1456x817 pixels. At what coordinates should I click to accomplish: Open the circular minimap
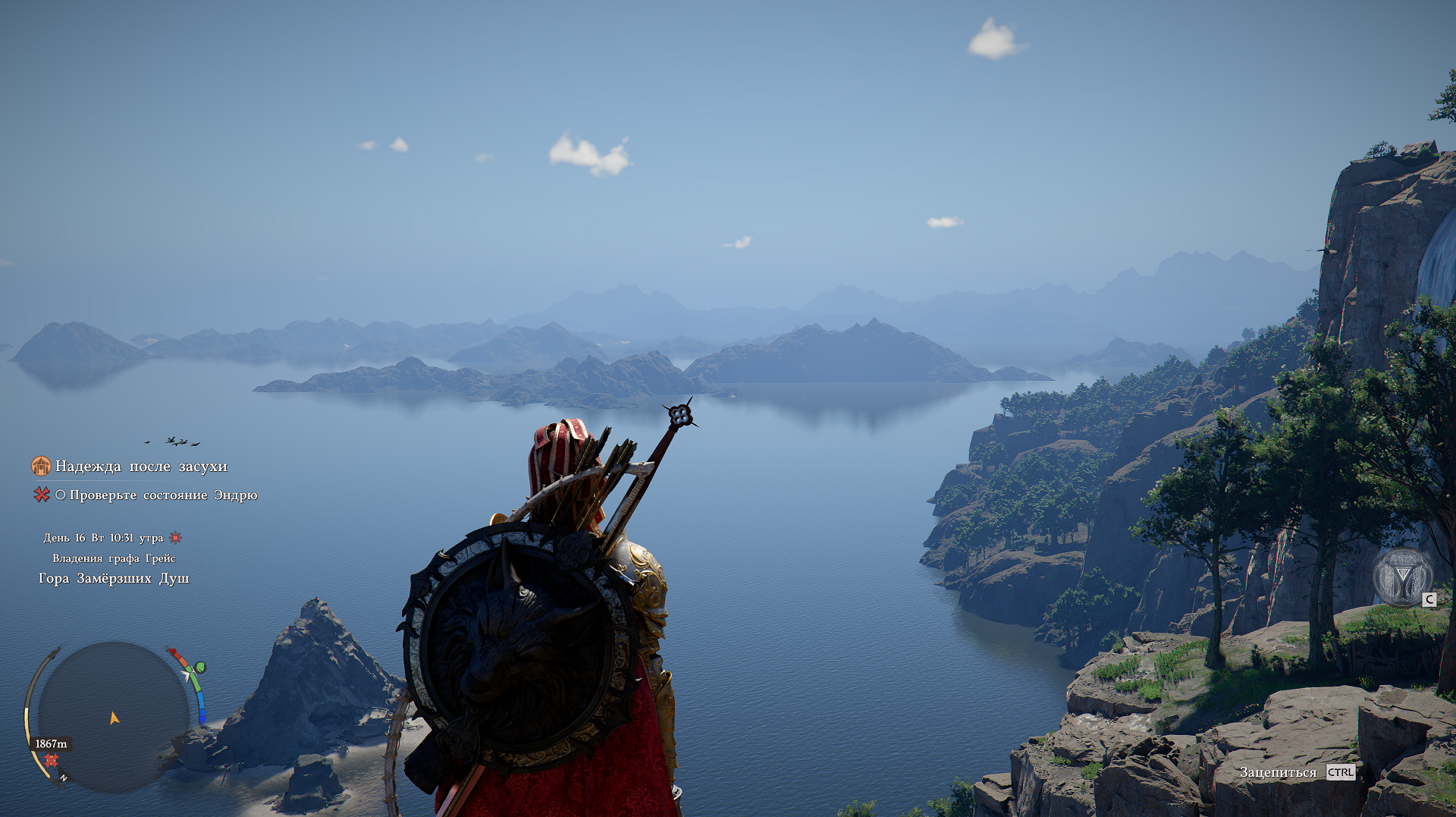[x=114, y=717]
